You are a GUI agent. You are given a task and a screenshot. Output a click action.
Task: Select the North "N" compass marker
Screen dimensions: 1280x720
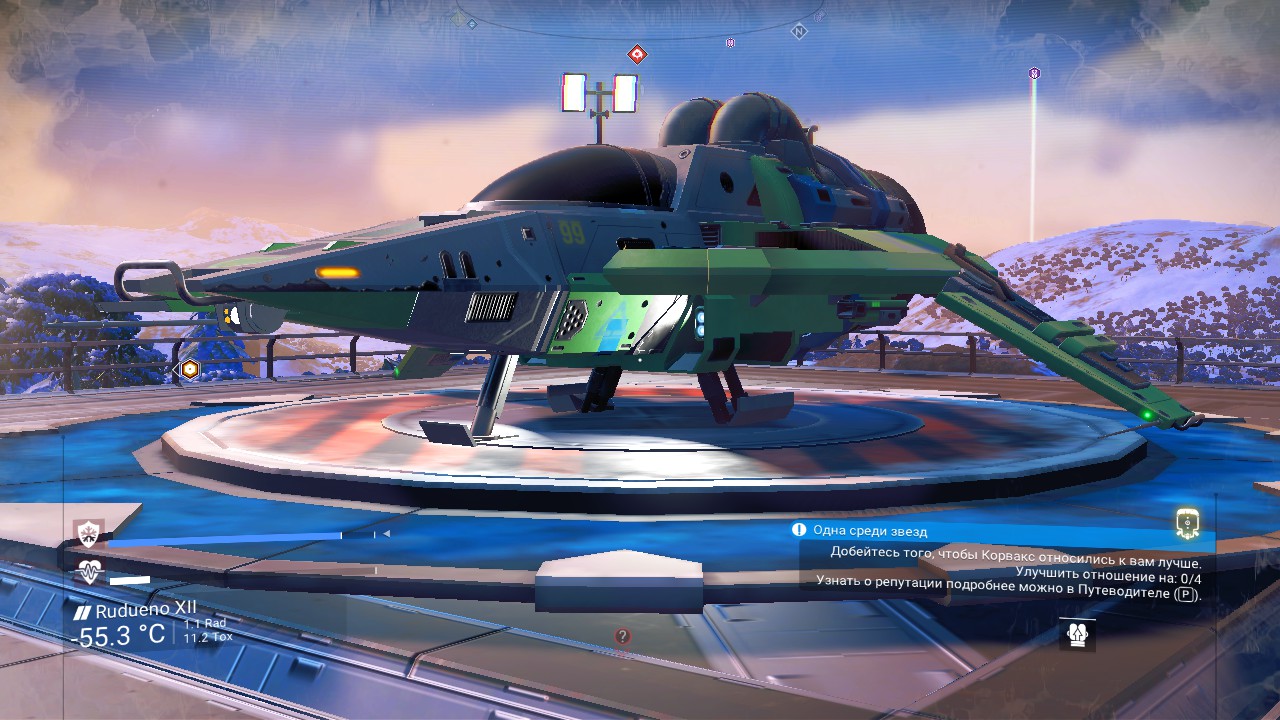(x=798, y=32)
